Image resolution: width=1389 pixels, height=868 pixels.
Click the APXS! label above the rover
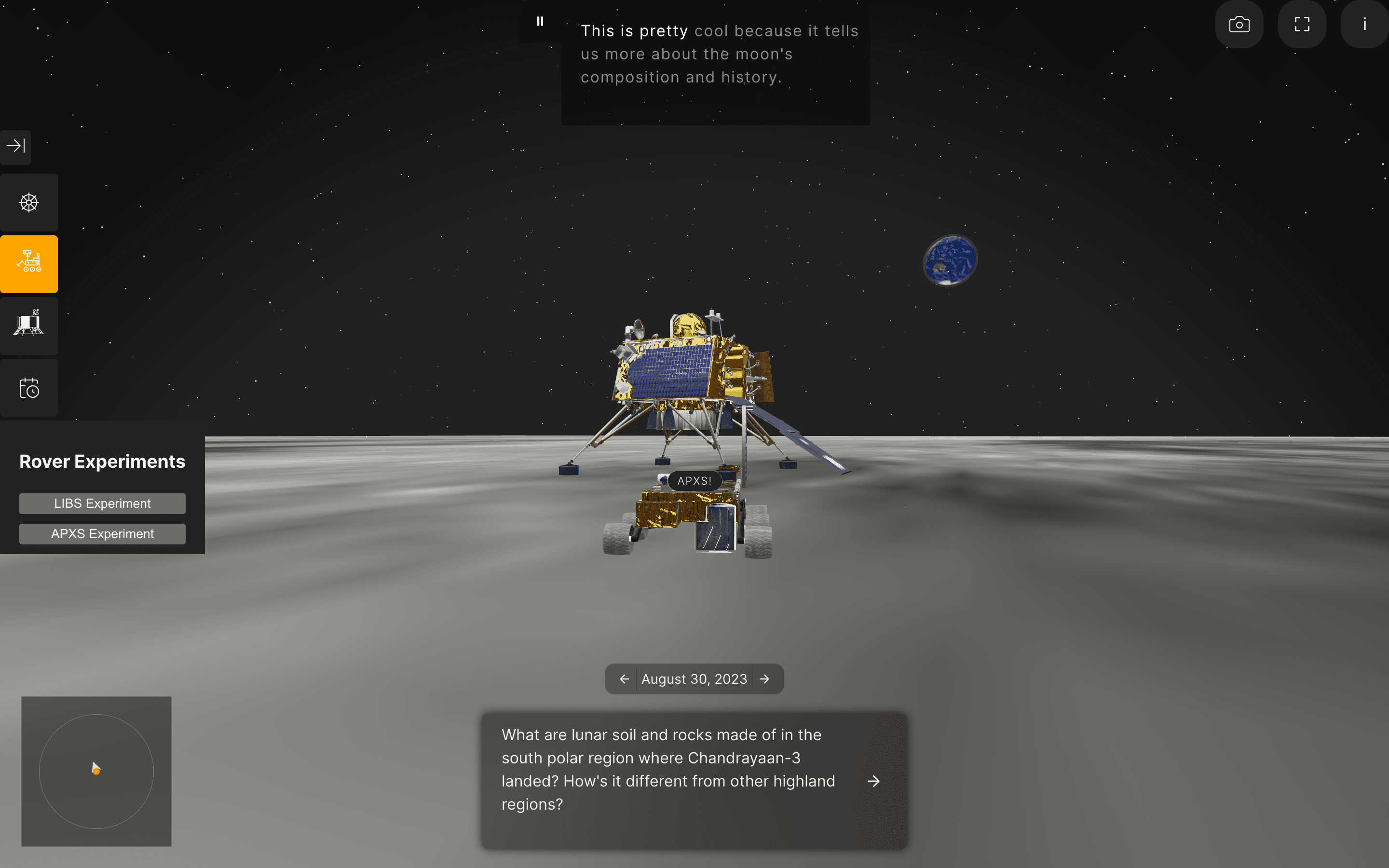[694, 481]
